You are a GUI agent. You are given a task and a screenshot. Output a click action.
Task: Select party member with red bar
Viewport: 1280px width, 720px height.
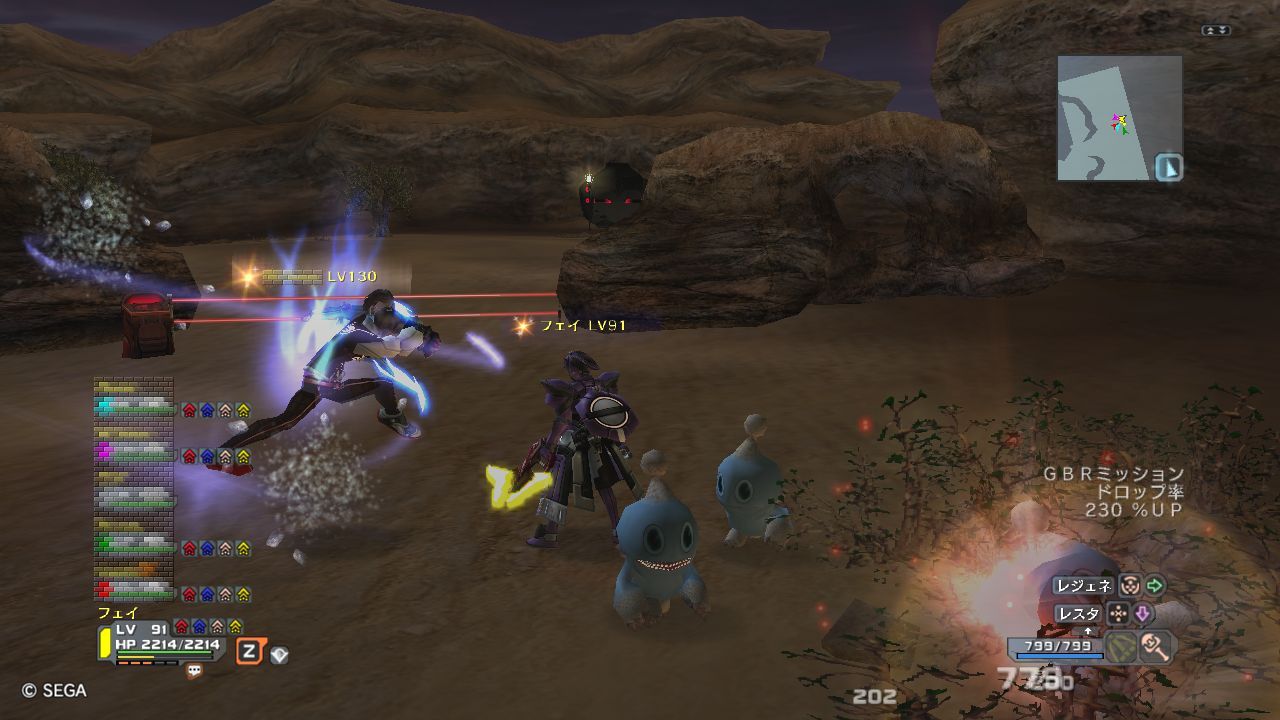(134, 590)
